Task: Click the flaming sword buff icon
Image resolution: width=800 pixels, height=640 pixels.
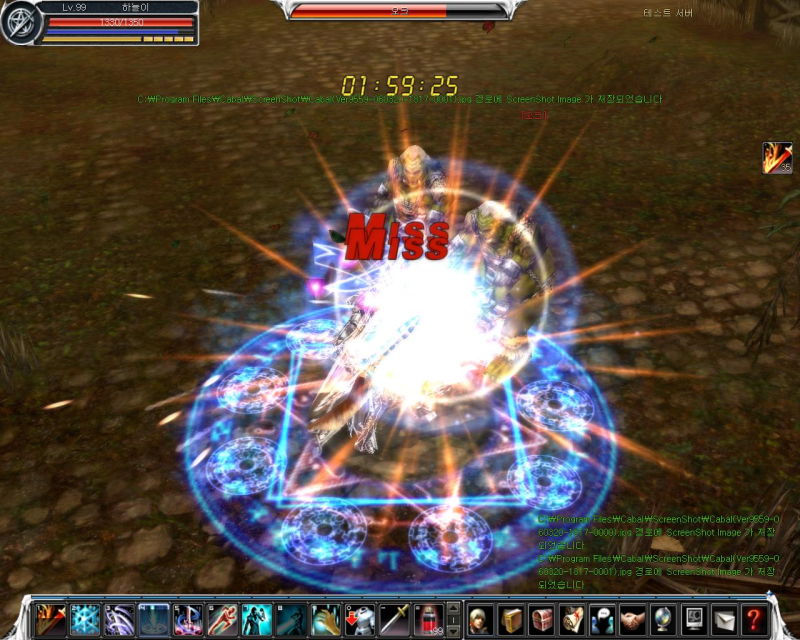Action: click(776, 157)
